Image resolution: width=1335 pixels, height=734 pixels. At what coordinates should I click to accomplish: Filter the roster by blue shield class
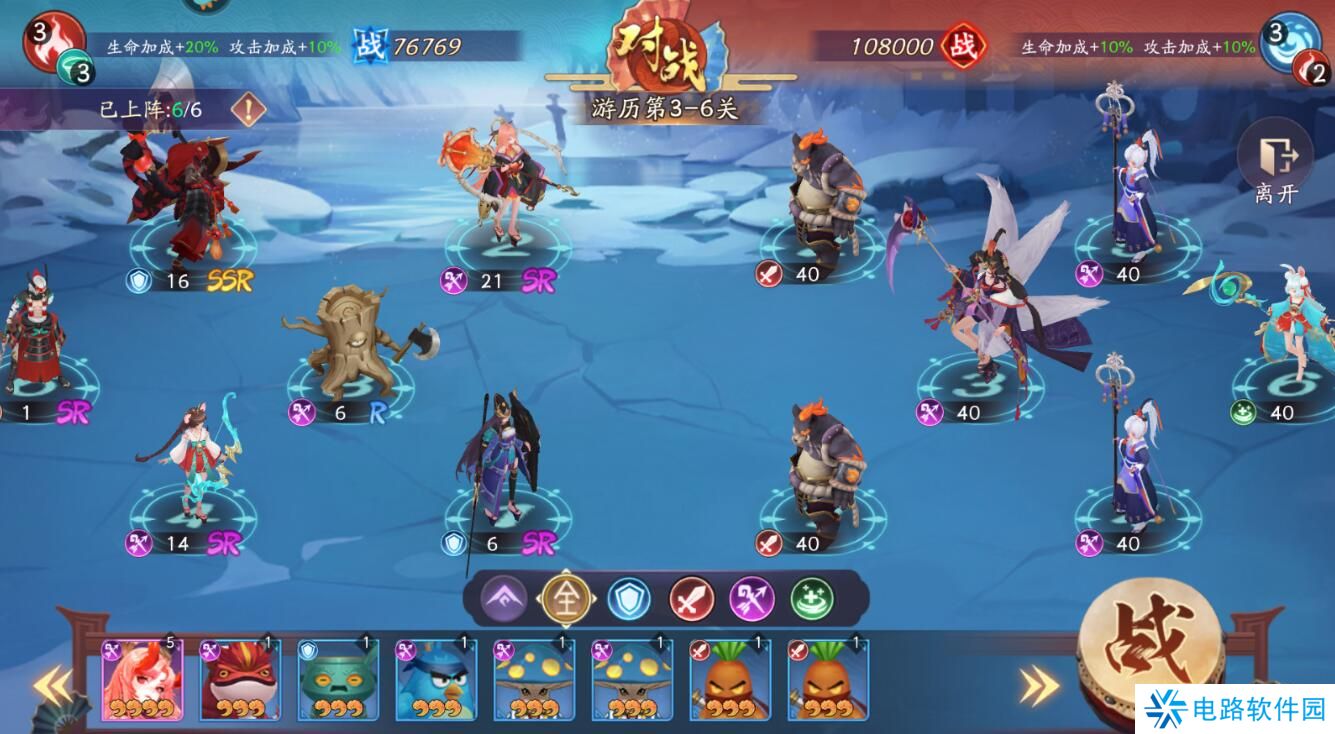point(629,599)
